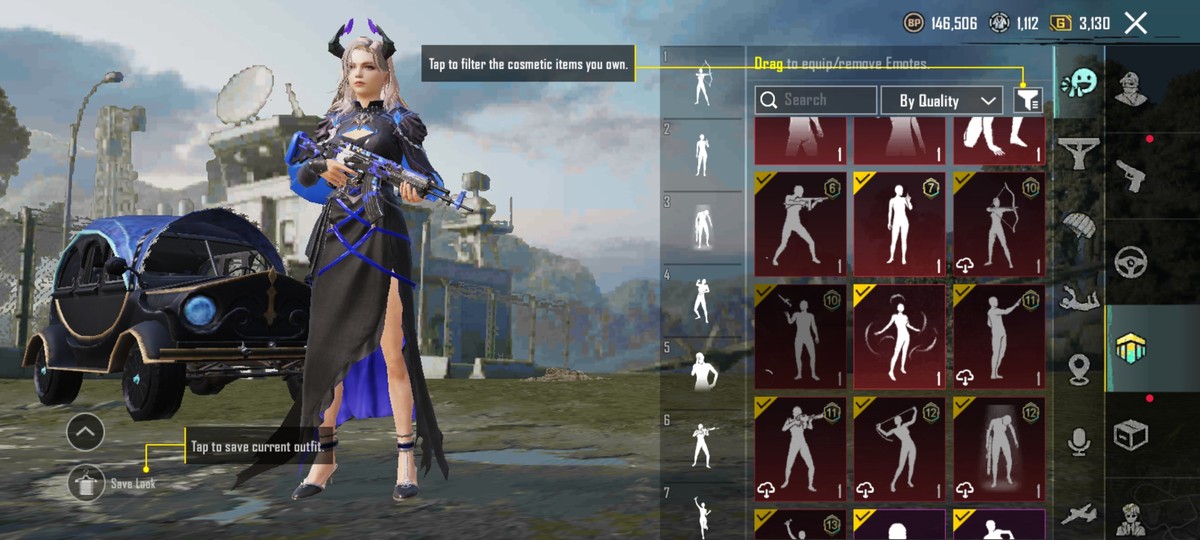Expand the up-arrow button above Save Look
This screenshot has height=540, width=1200.
85,432
